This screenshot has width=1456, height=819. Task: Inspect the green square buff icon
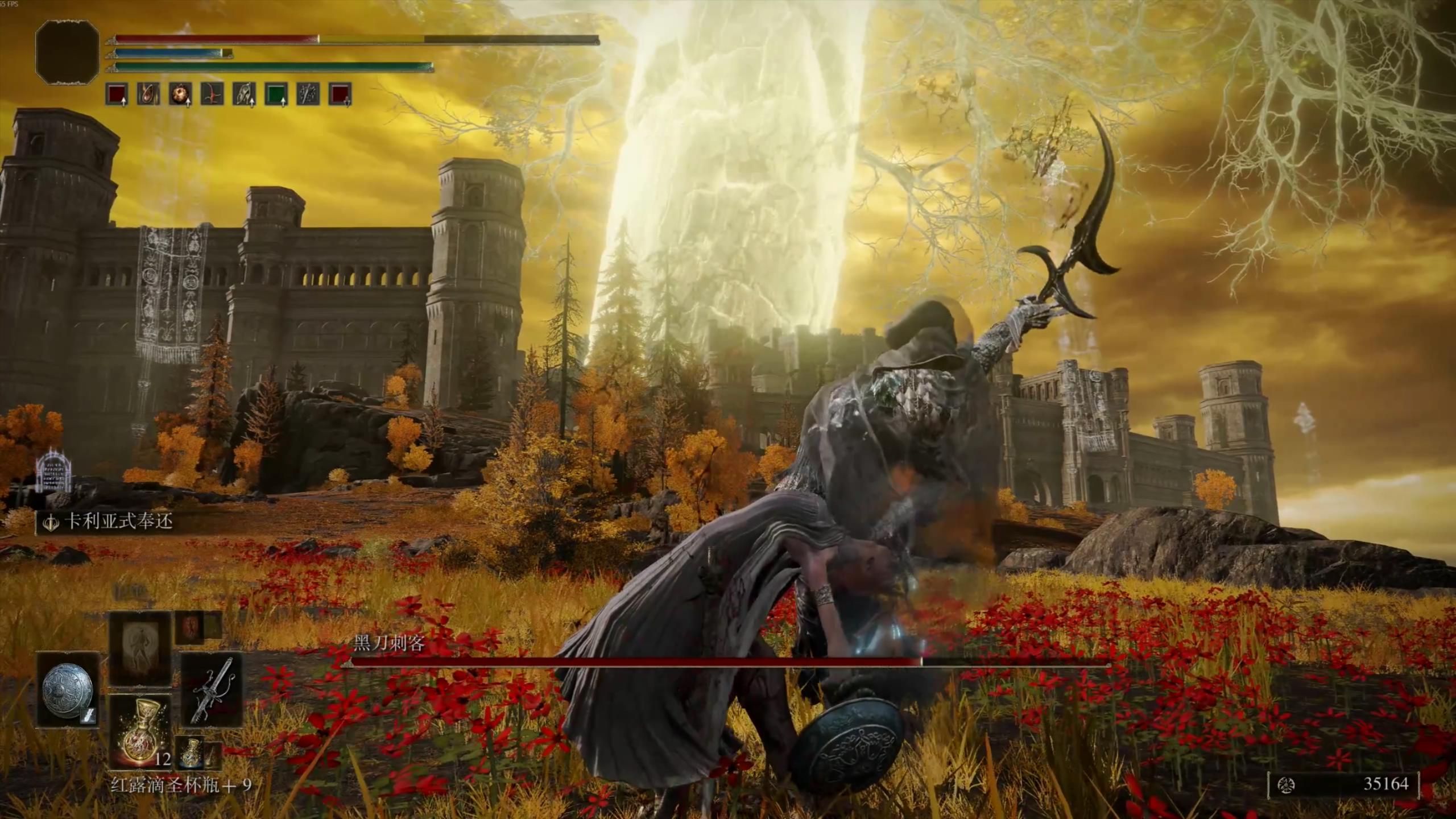coord(276,94)
